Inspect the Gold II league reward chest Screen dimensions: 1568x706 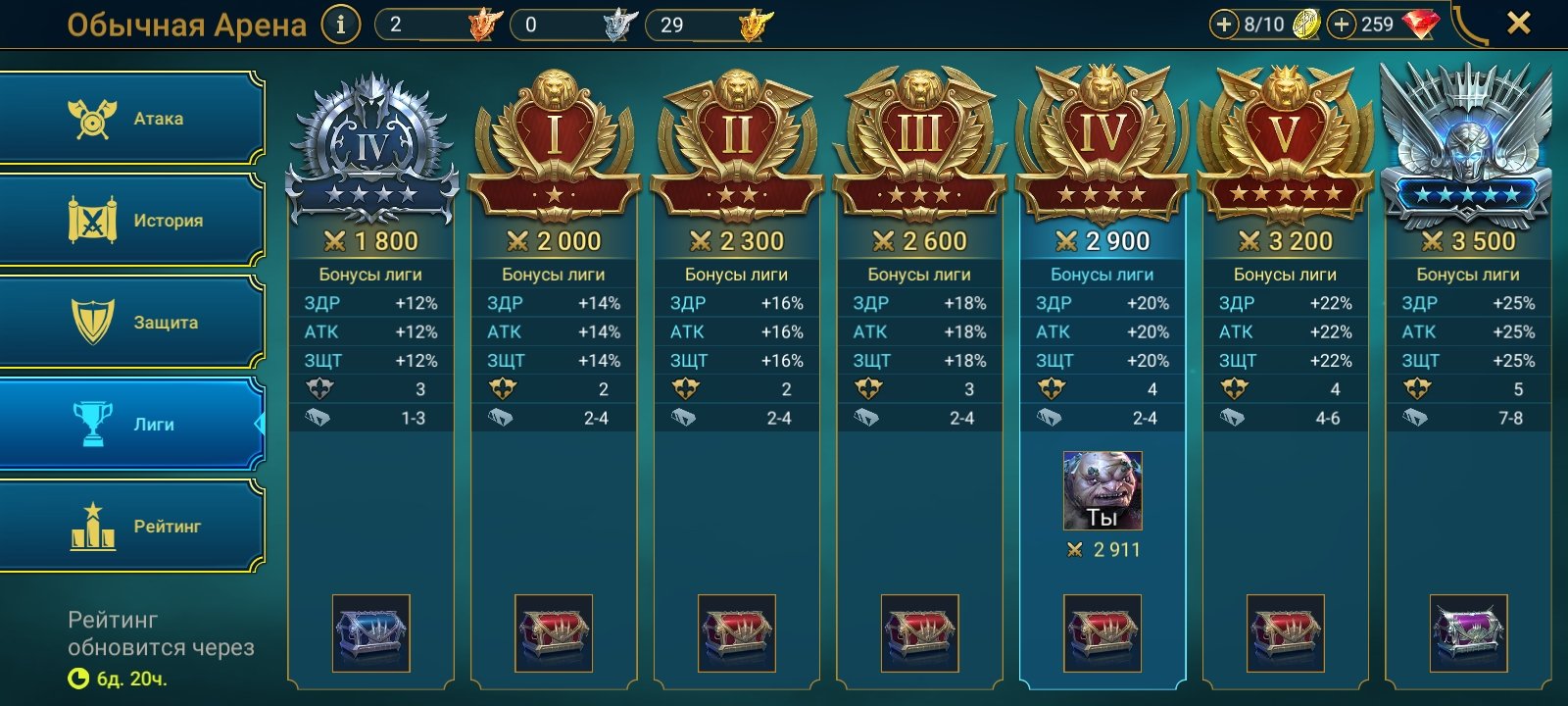[737, 632]
